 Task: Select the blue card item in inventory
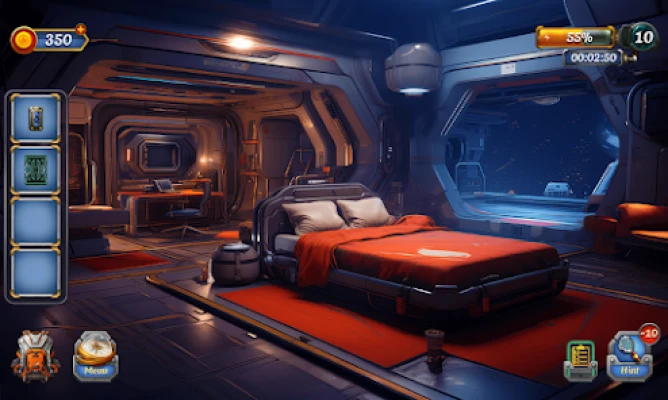(x=35, y=117)
